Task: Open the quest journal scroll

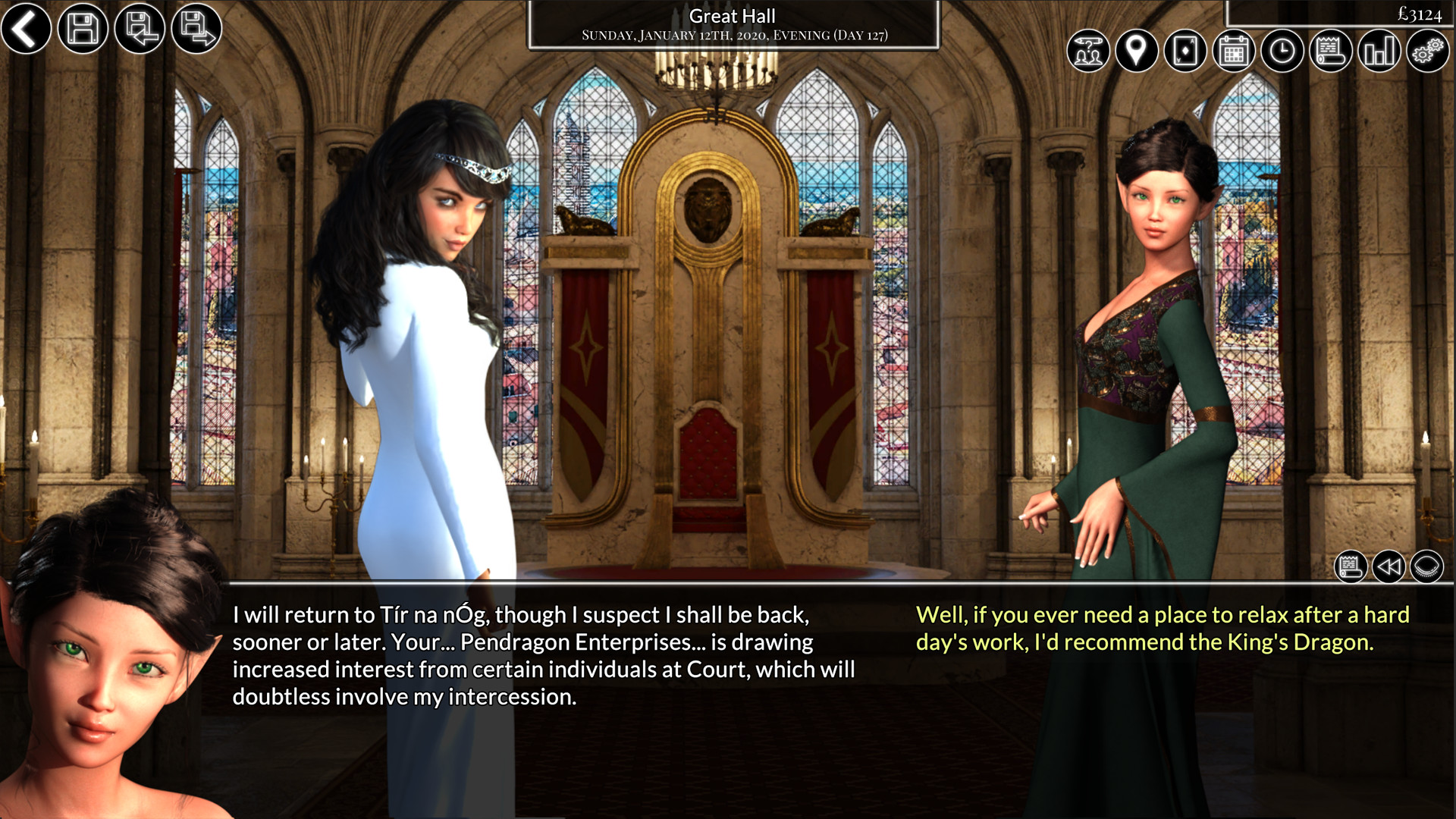Action: point(1331,52)
